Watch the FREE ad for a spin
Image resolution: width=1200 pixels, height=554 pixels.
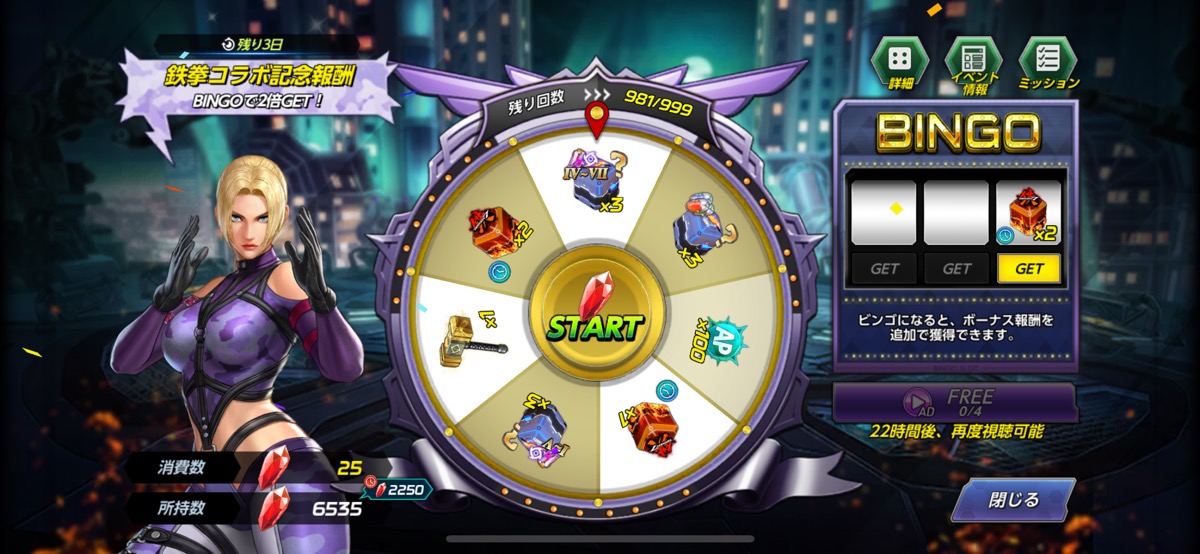[954, 402]
